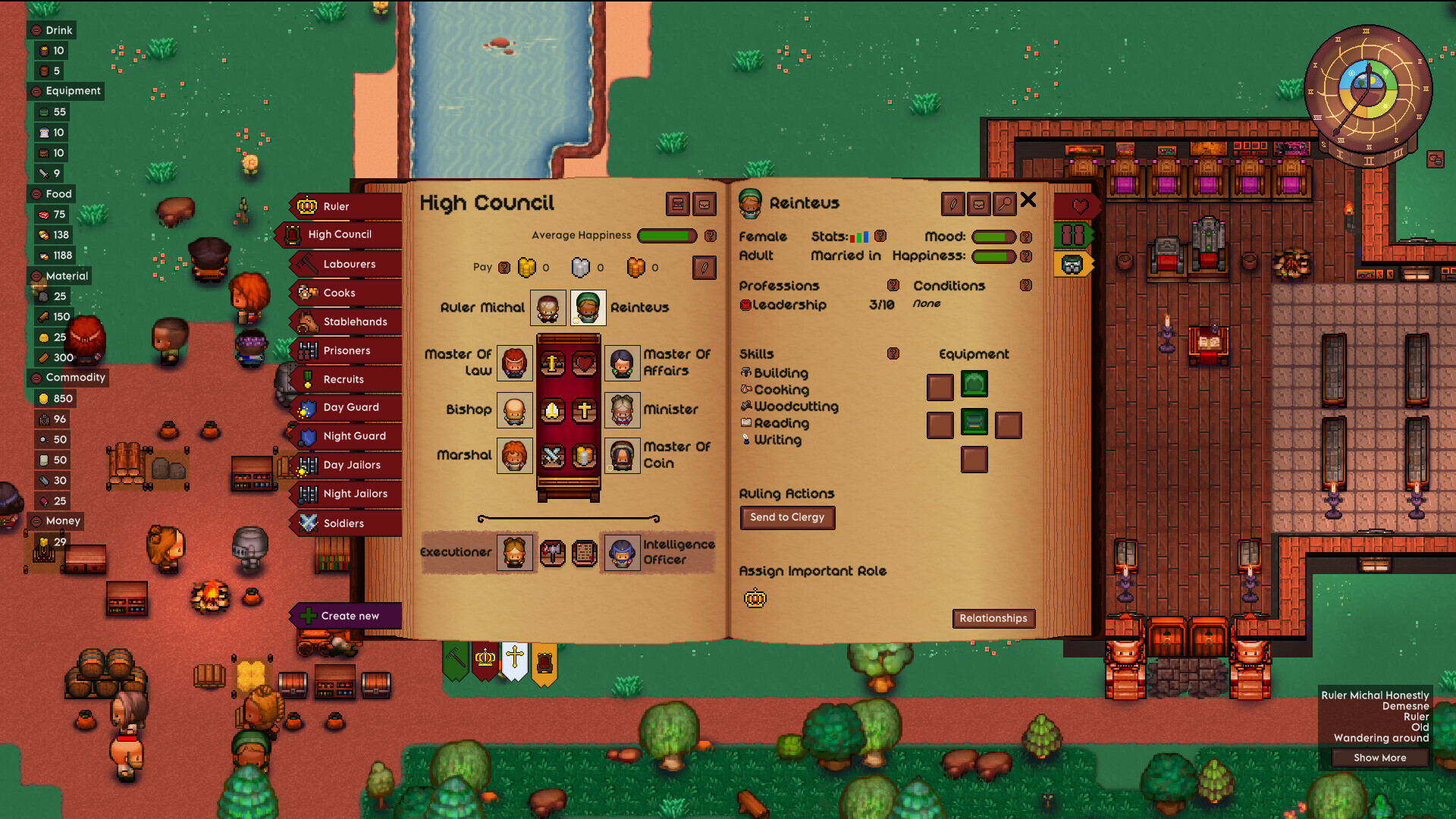Expand details with the Show More button
The height and width of the screenshot is (819, 1456).
pos(1379,758)
